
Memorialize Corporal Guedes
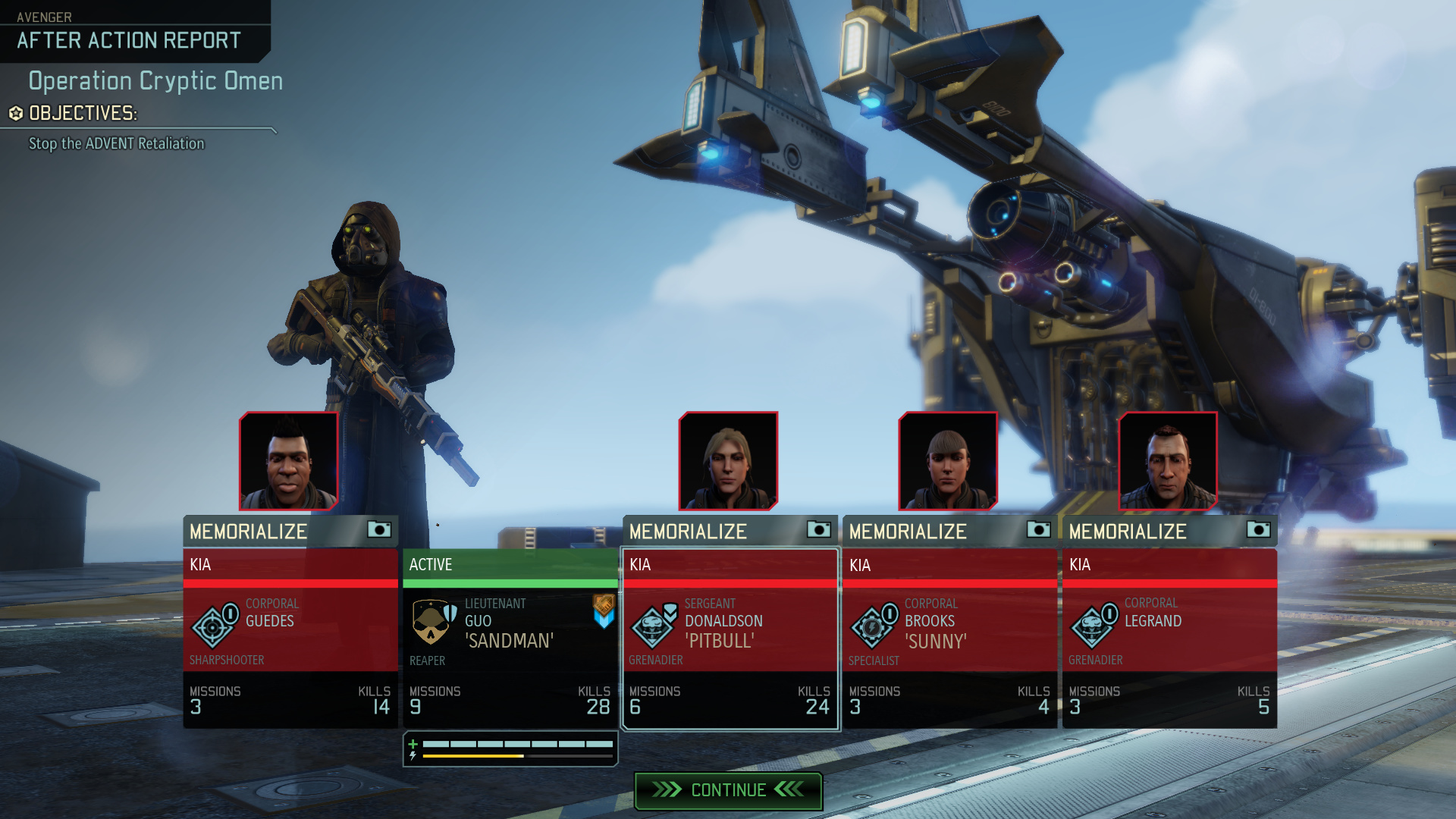[x=290, y=531]
